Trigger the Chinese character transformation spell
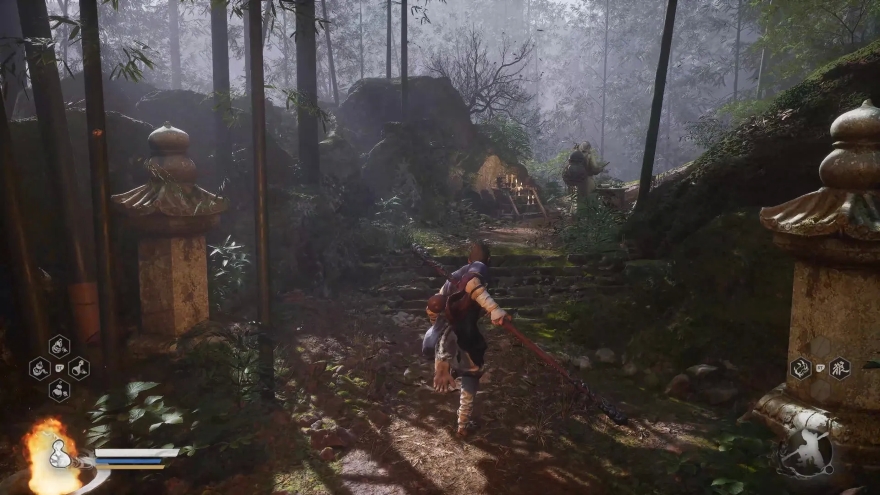 coord(840,368)
